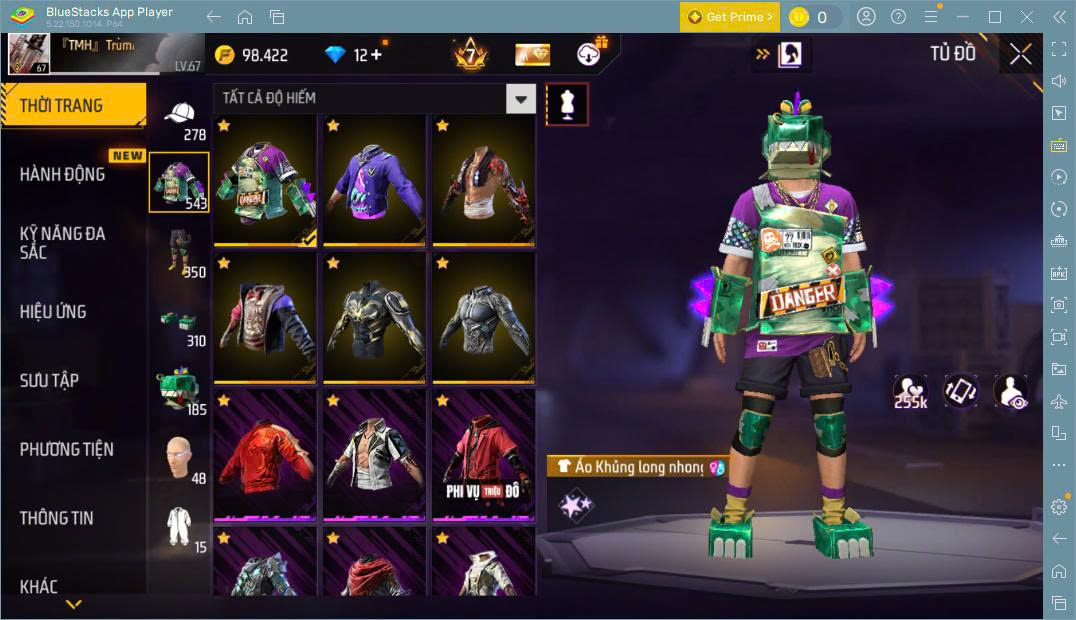Open the HIỆU ỨNG section
This screenshot has width=1076, height=620.
53,312
